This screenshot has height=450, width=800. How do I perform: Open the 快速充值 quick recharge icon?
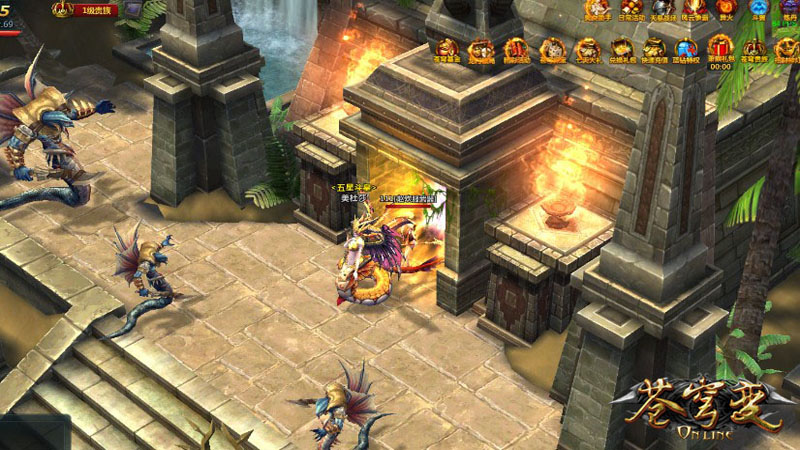[654, 48]
